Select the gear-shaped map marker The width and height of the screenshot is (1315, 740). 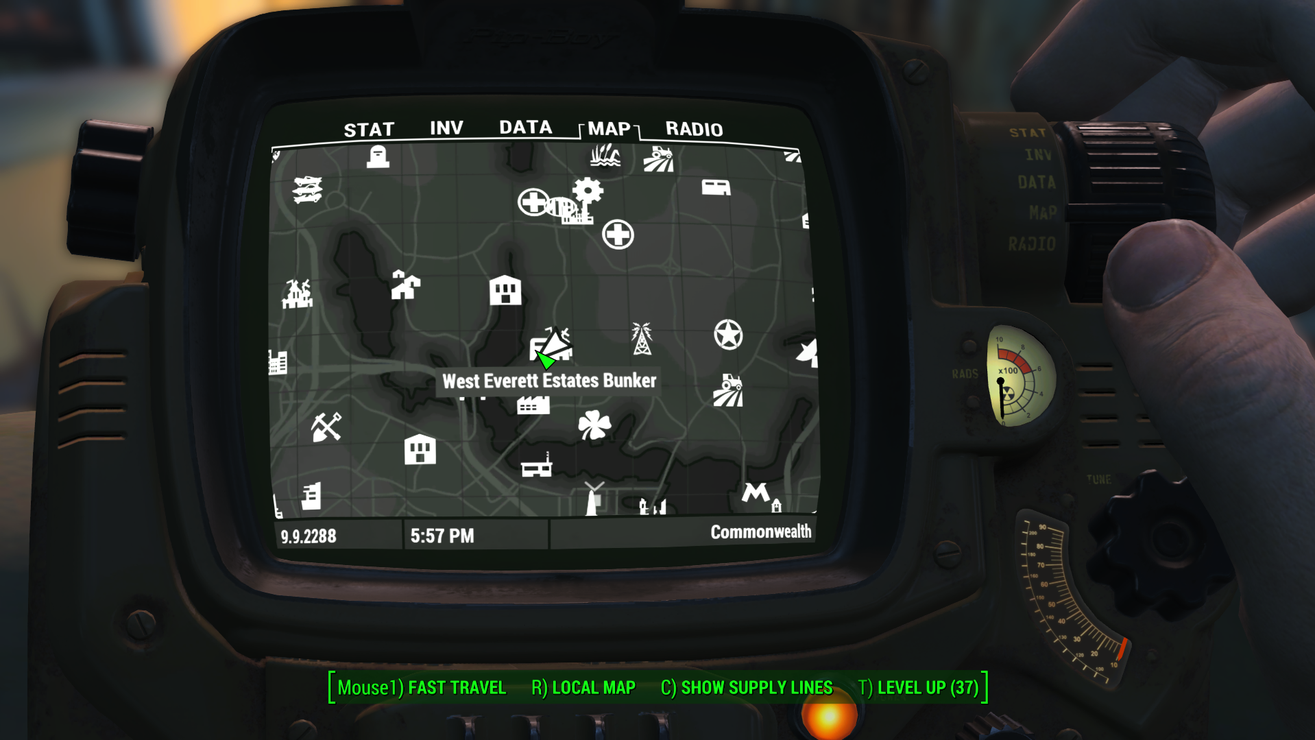(588, 190)
